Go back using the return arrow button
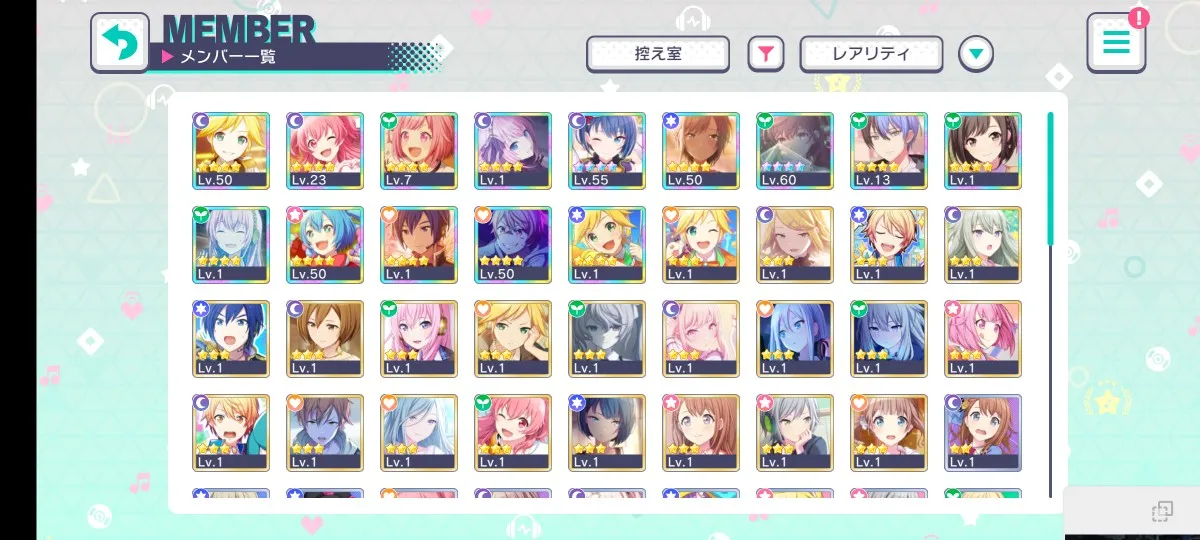This screenshot has width=1200, height=540. [120, 43]
